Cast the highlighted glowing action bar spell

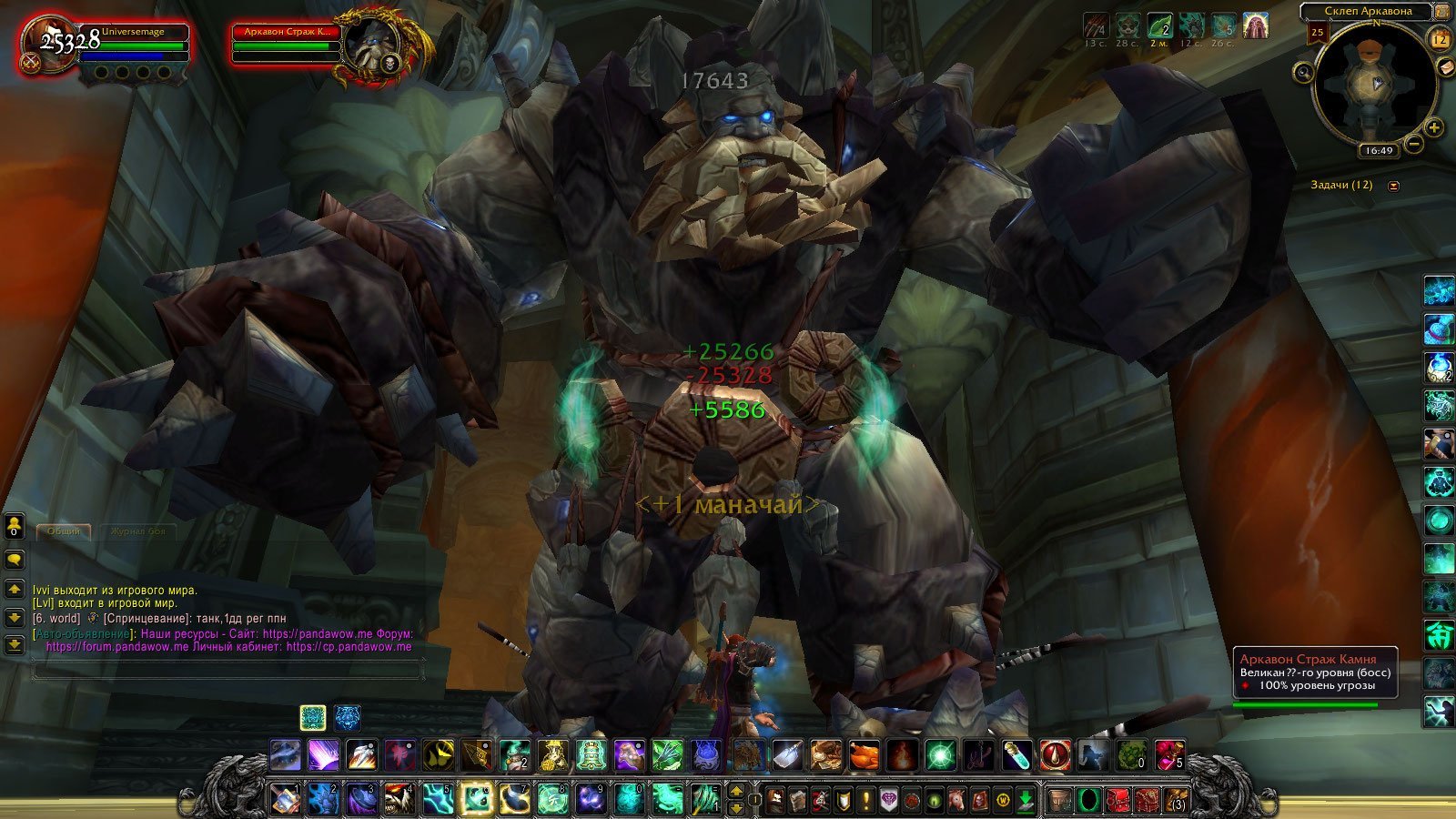[476, 799]
